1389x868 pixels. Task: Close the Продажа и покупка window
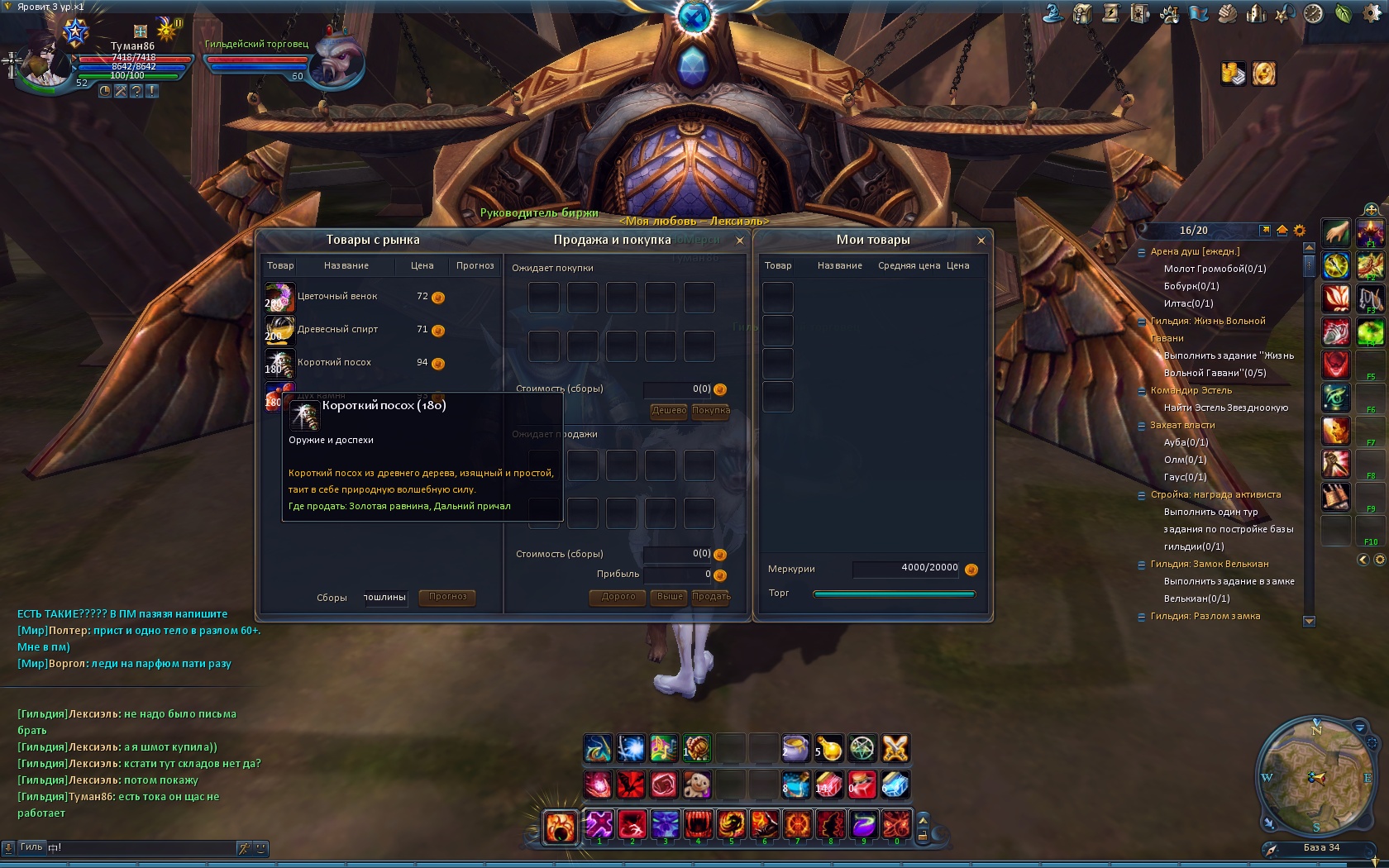(740, 241)
